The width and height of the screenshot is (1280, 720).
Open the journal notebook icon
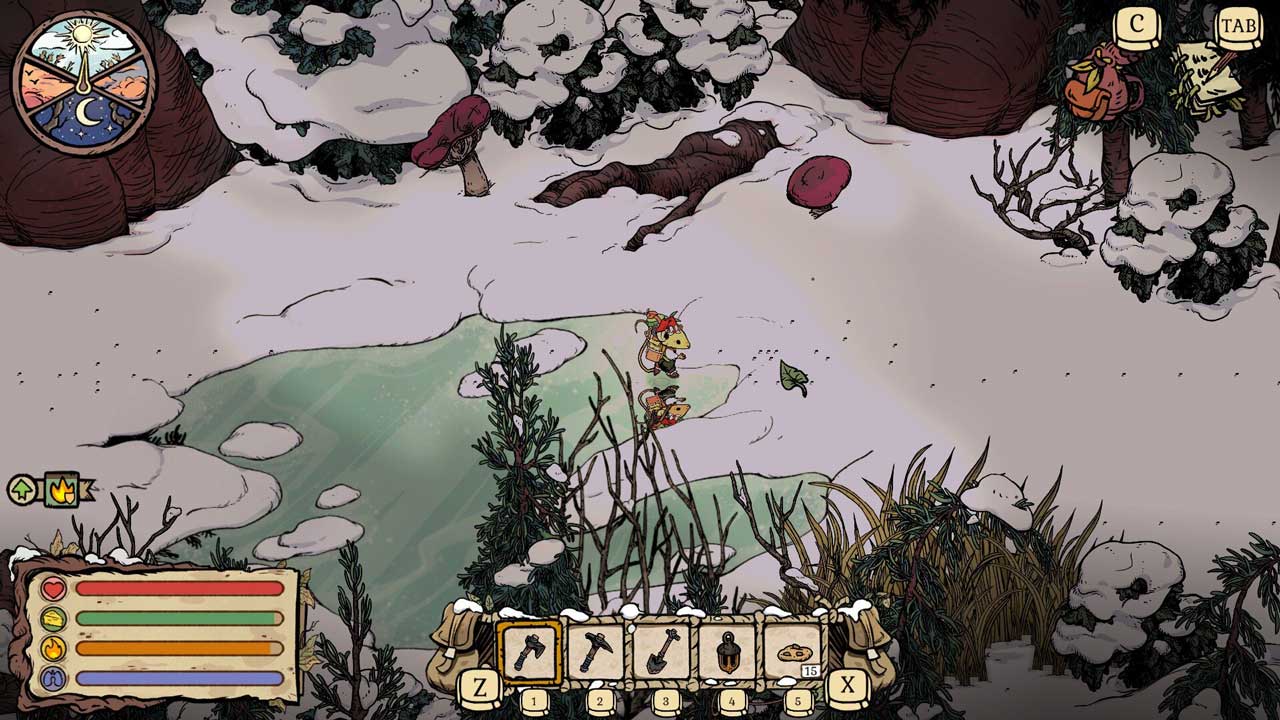click(x=1210, y=78)
